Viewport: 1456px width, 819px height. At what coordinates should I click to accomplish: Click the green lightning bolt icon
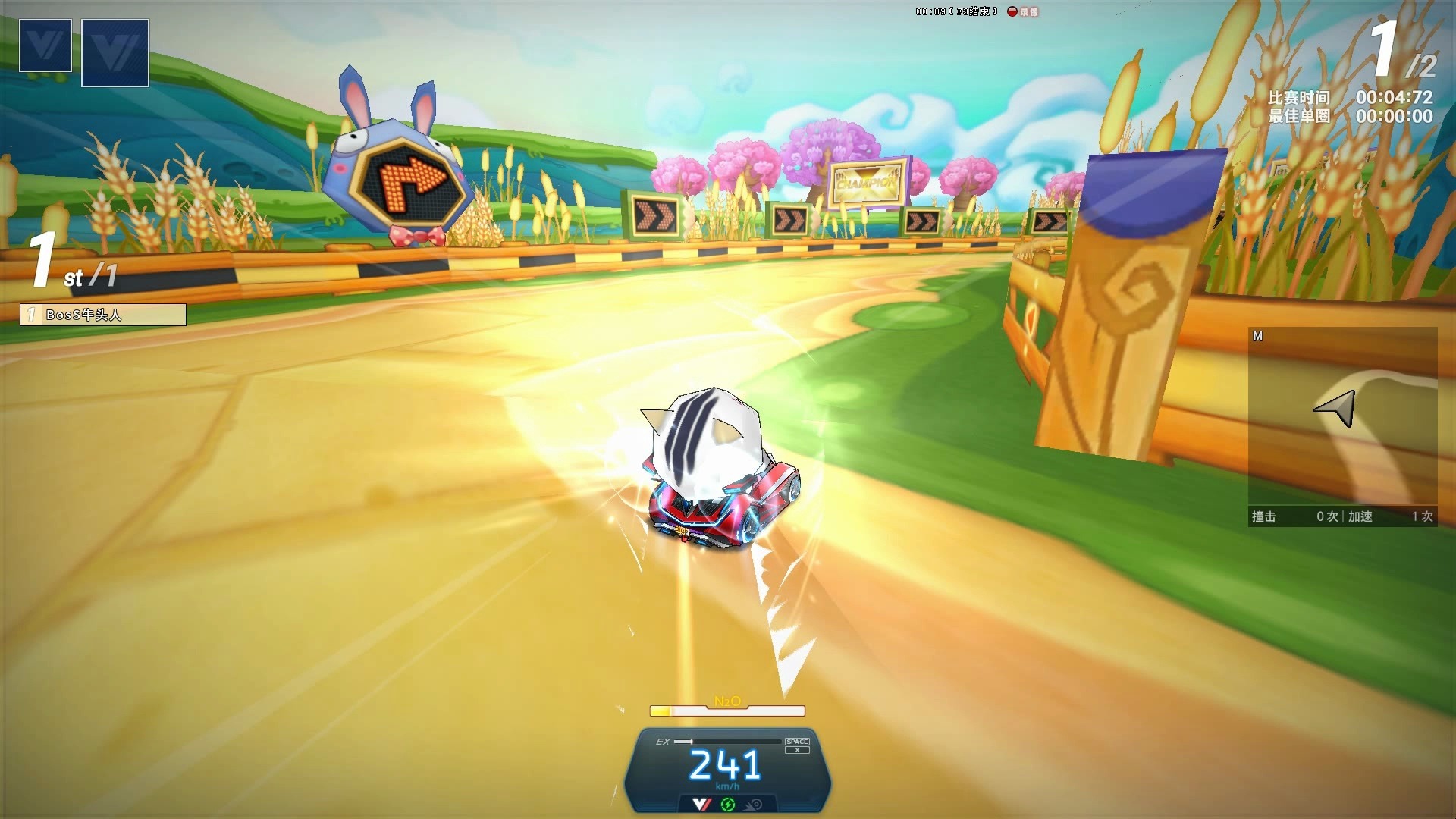(x=728, y=805)
